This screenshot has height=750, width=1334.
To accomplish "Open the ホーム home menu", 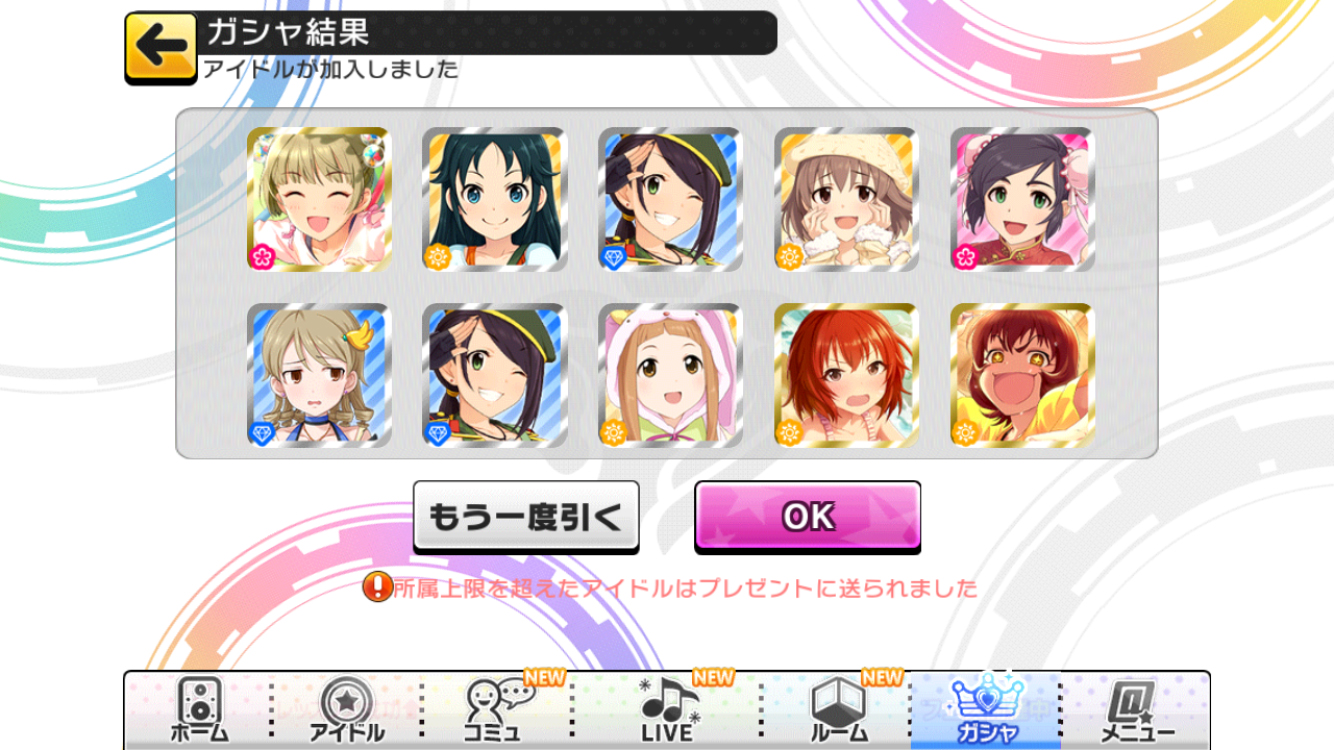I will pyautogui.click(x=198, y=710).
